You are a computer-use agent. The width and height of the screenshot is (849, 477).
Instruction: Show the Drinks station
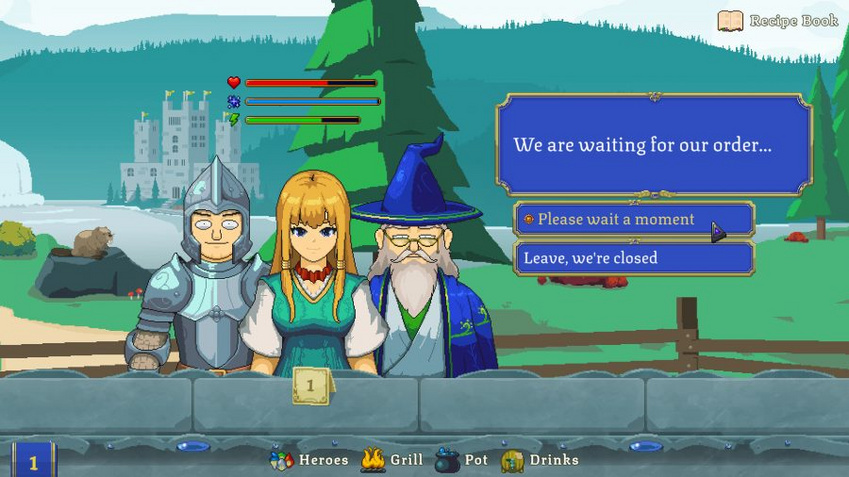point(540,460)
